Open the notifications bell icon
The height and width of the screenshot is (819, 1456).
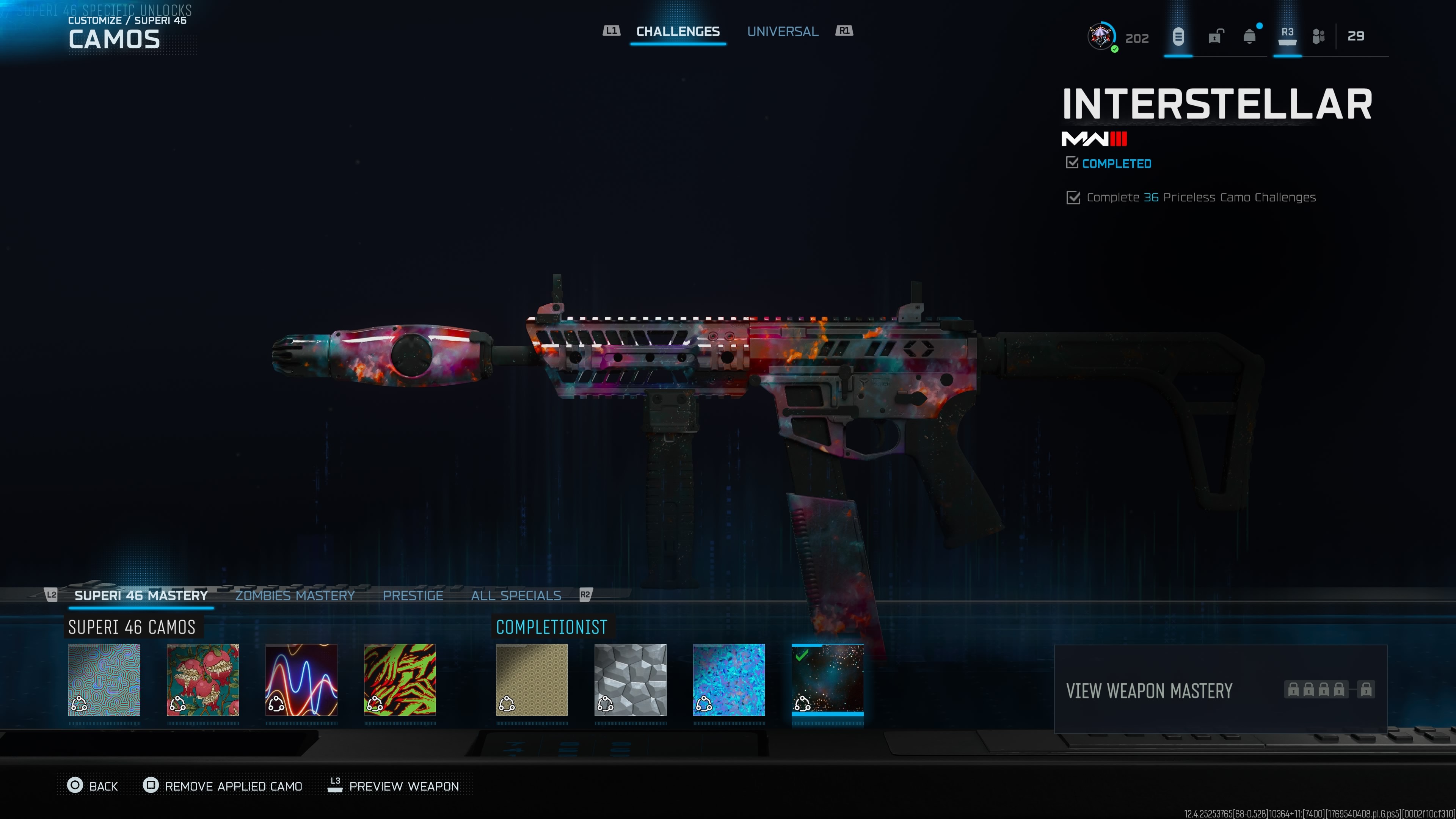pos(1250,37)
